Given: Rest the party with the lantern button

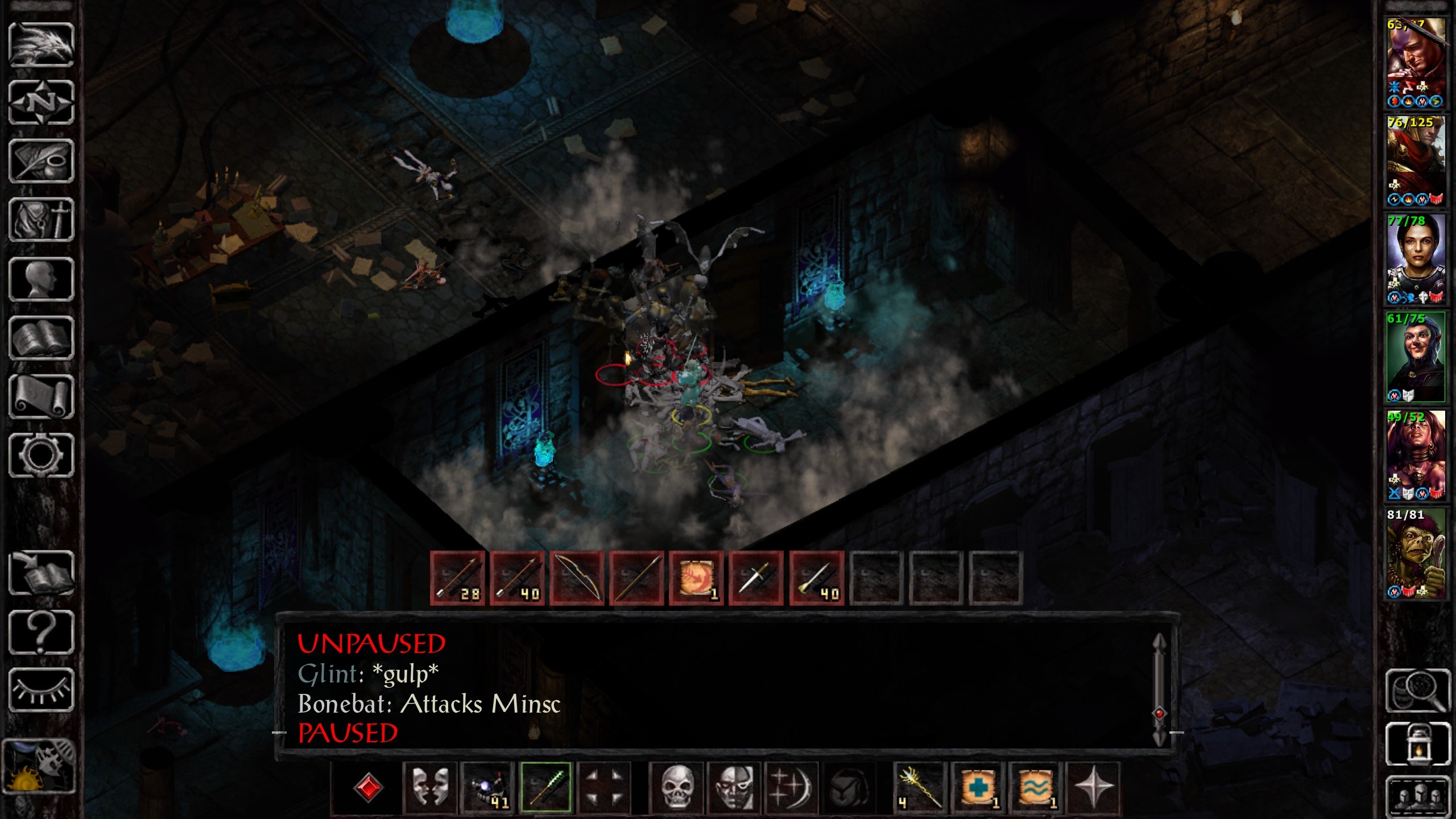Looking at the screenshot, I should 1417,744.
